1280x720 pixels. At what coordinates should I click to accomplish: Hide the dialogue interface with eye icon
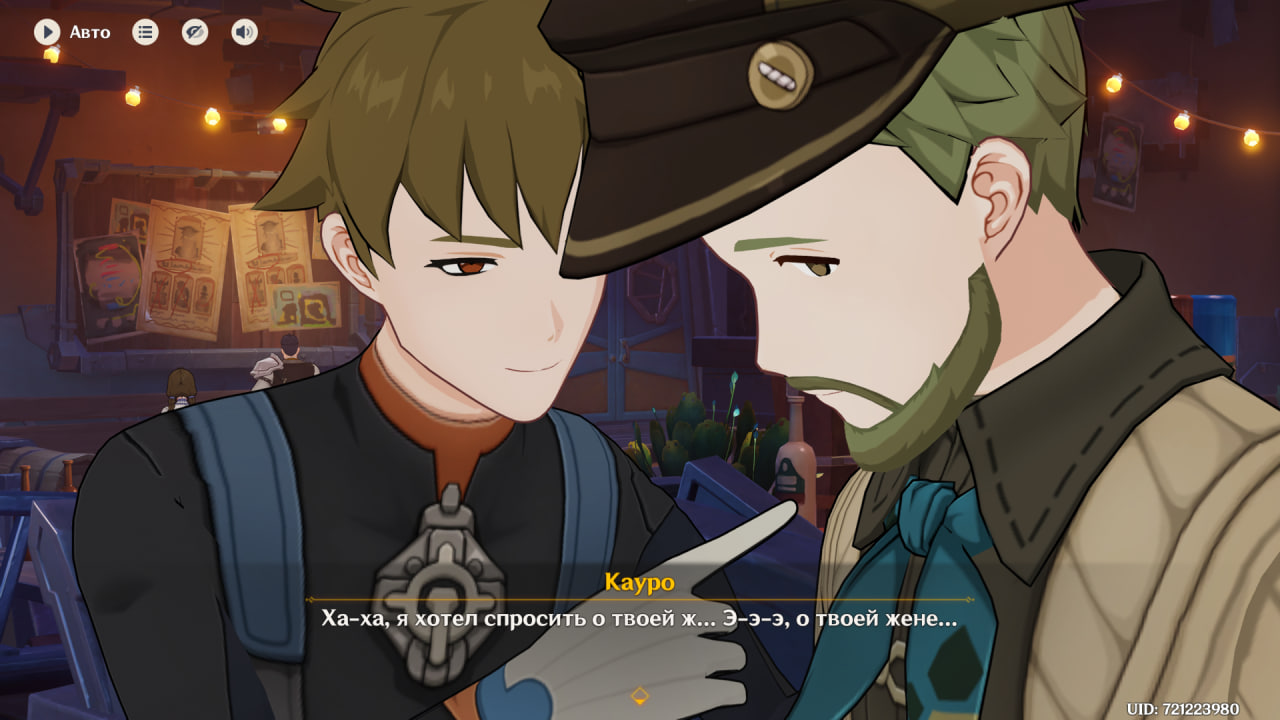click(195, 32)
